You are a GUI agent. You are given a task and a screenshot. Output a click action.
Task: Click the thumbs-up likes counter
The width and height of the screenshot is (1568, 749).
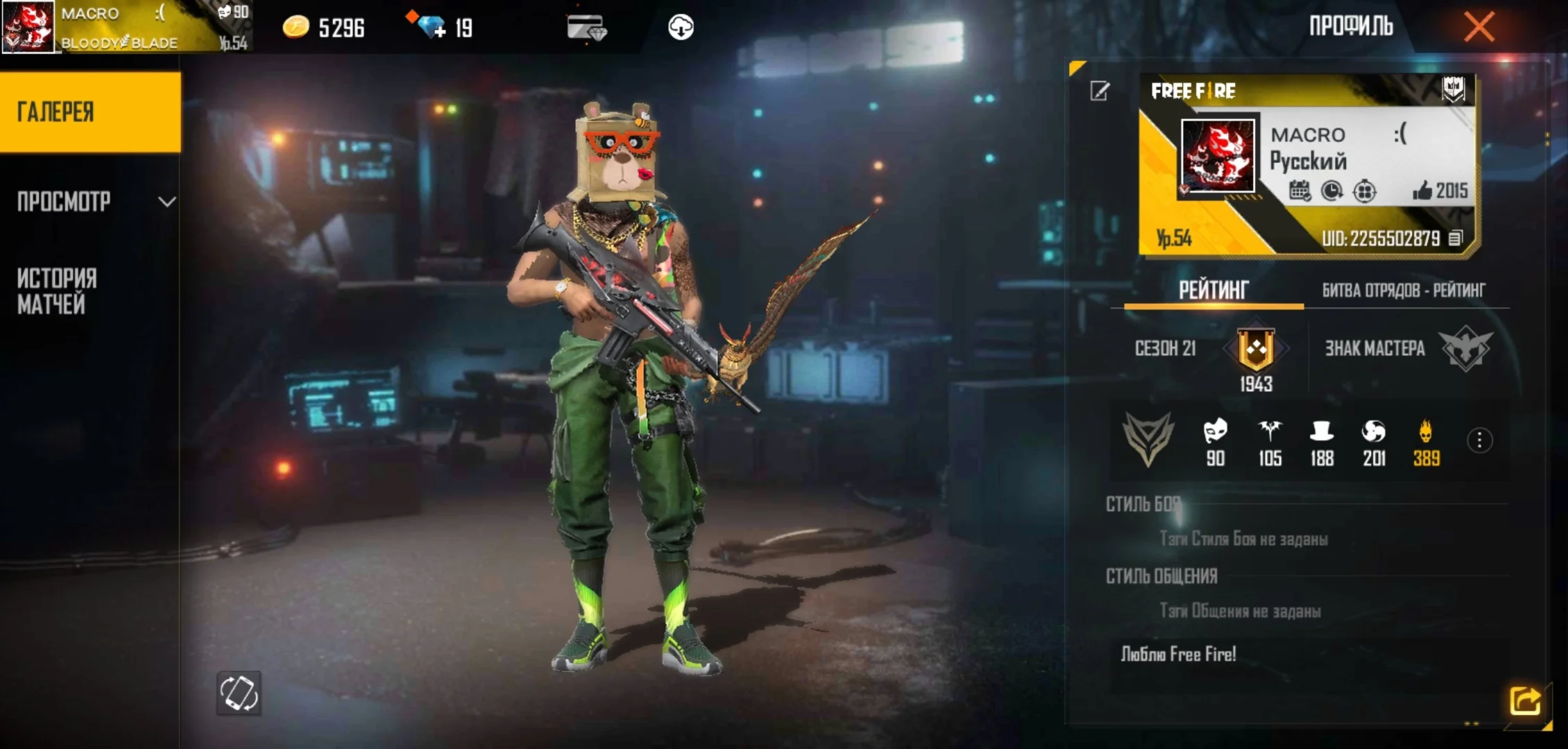(1440, 191)
